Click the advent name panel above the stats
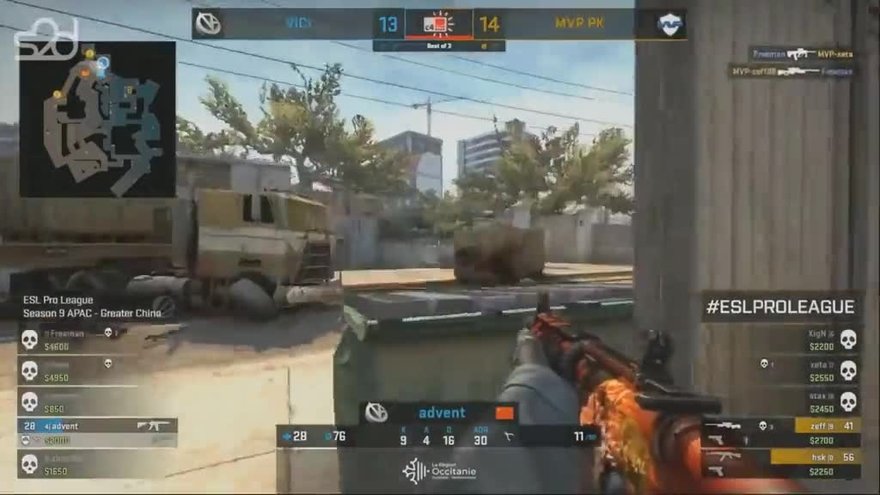This screenshot has width=880, height=495. pyautogui.click(x=438, y=412)
